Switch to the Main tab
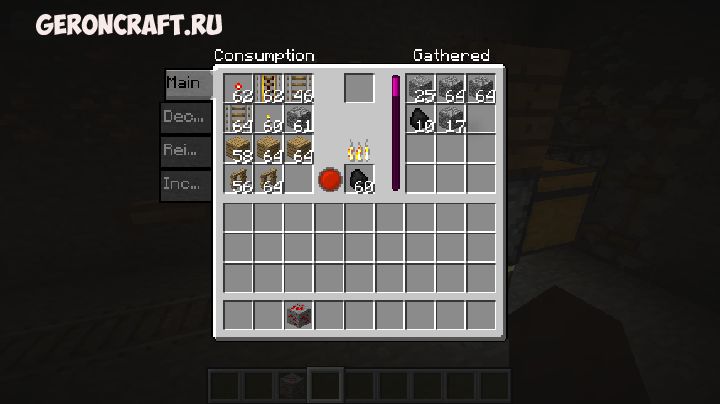Viewport: 720px width, 404px height. (x=187, y=83)
